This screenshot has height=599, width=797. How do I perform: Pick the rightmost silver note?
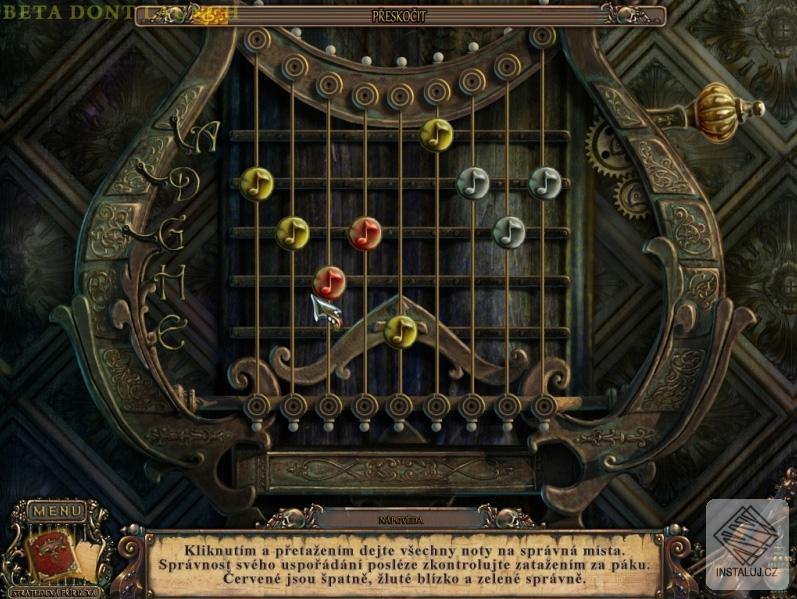545,183
